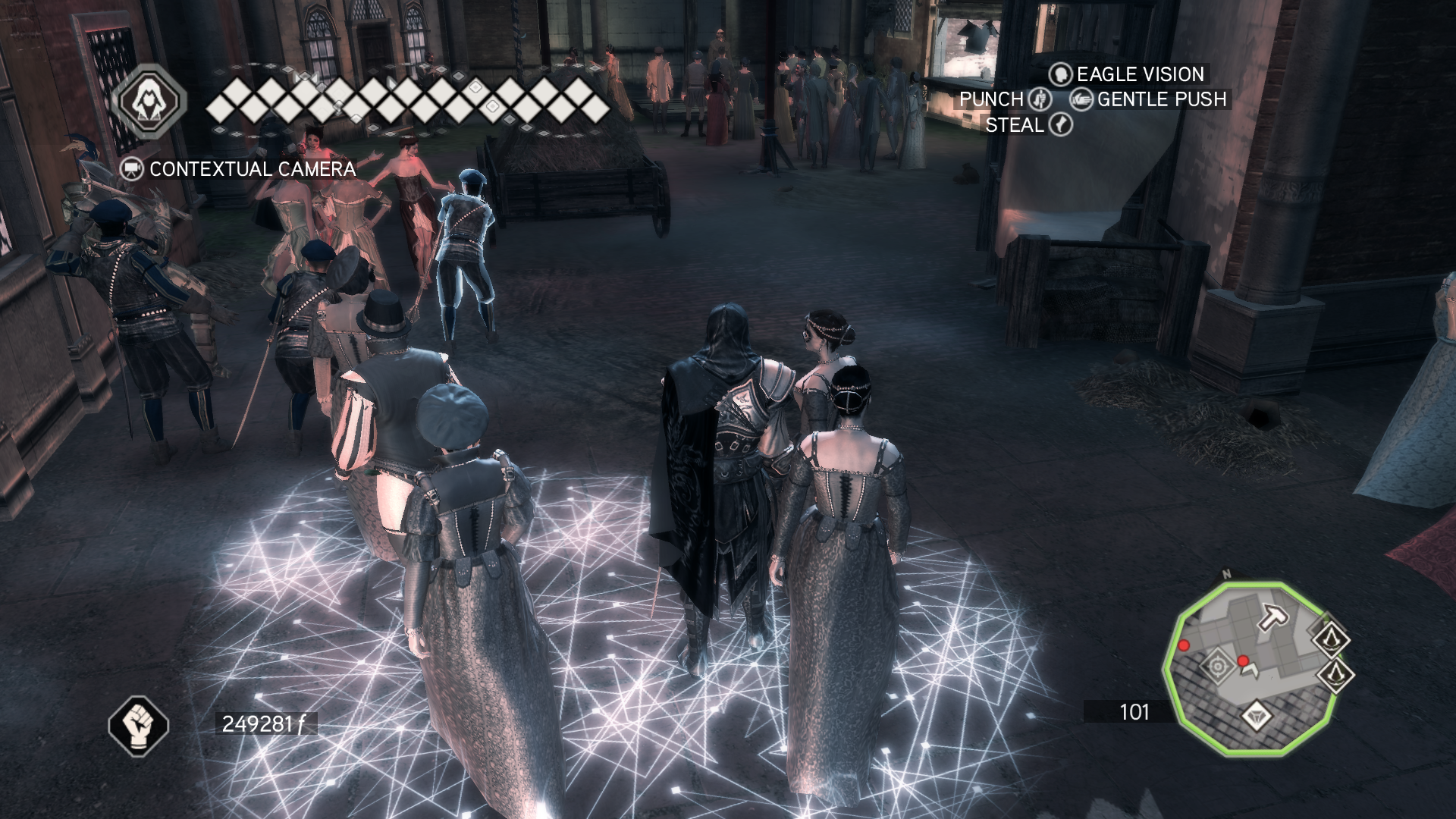Click the blacksmith hammer marker on minimap
The image size is (1456, 819).
[x=1273, y=617]
